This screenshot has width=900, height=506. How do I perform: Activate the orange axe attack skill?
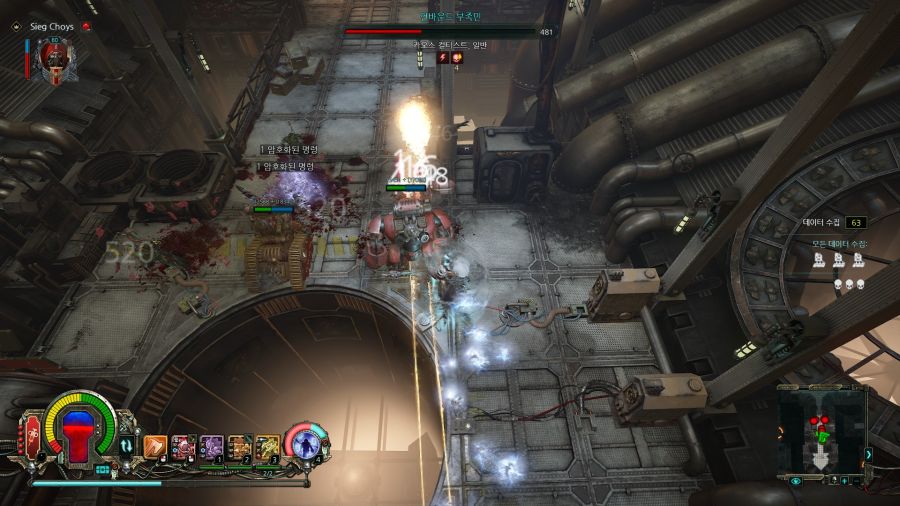[x=154, y=446]
